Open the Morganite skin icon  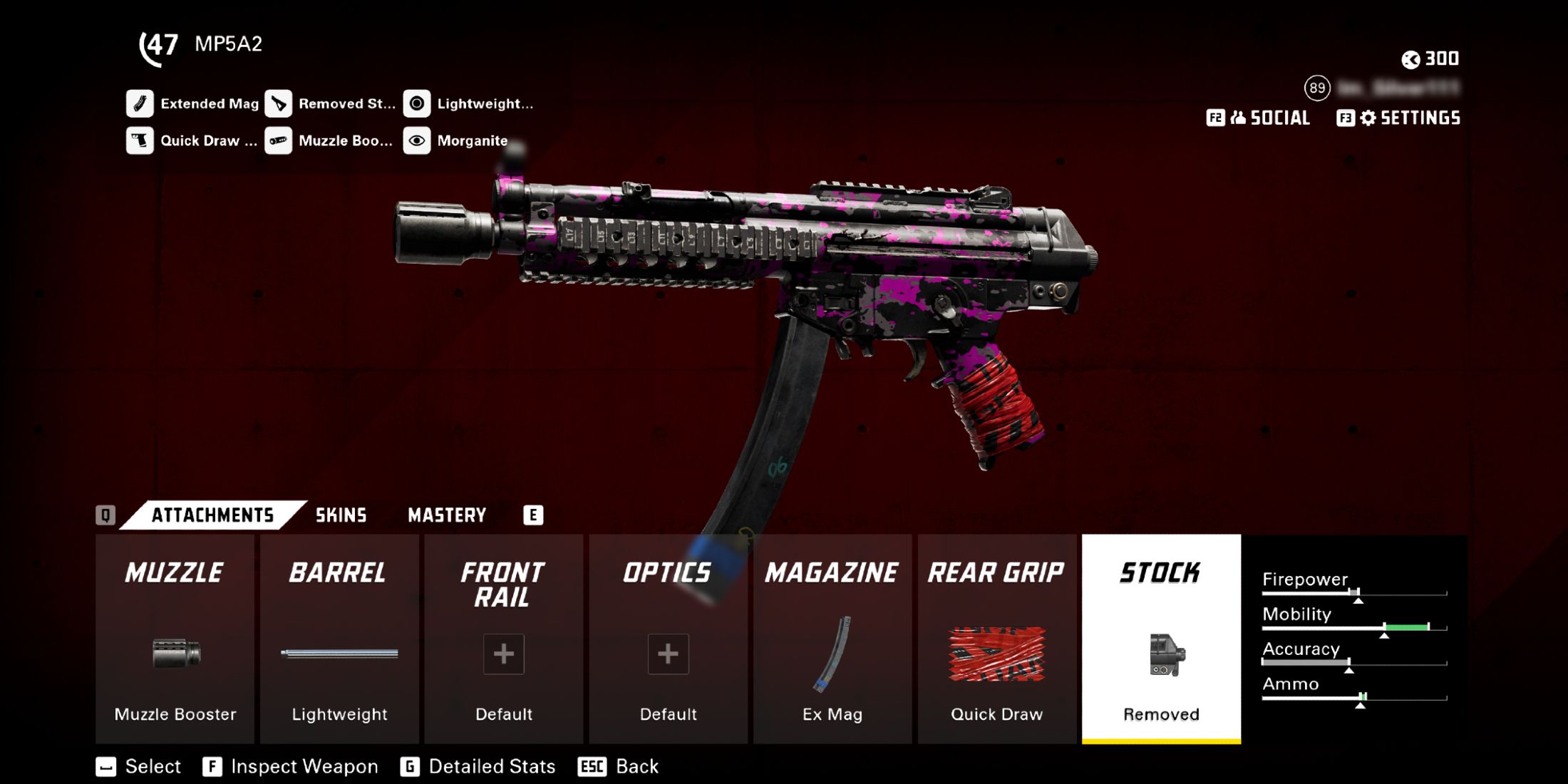point(417,140)
